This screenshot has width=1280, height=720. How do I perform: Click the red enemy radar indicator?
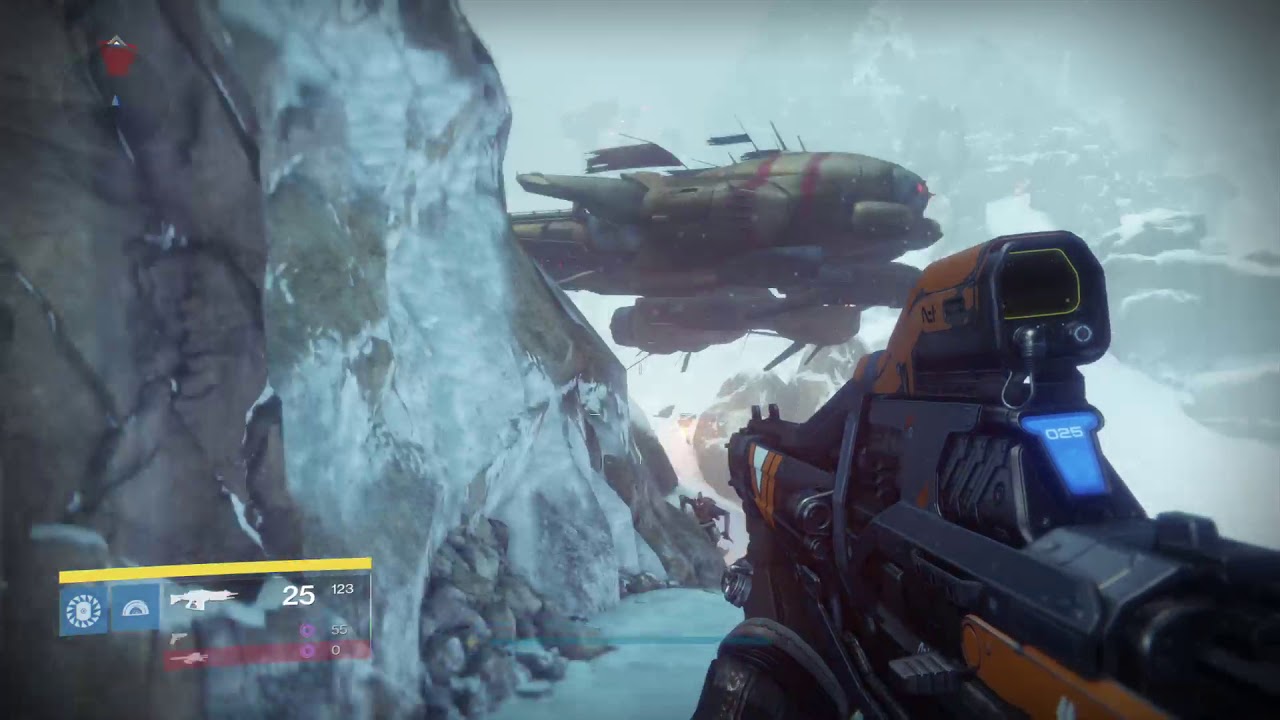click(x=118, y=59)
